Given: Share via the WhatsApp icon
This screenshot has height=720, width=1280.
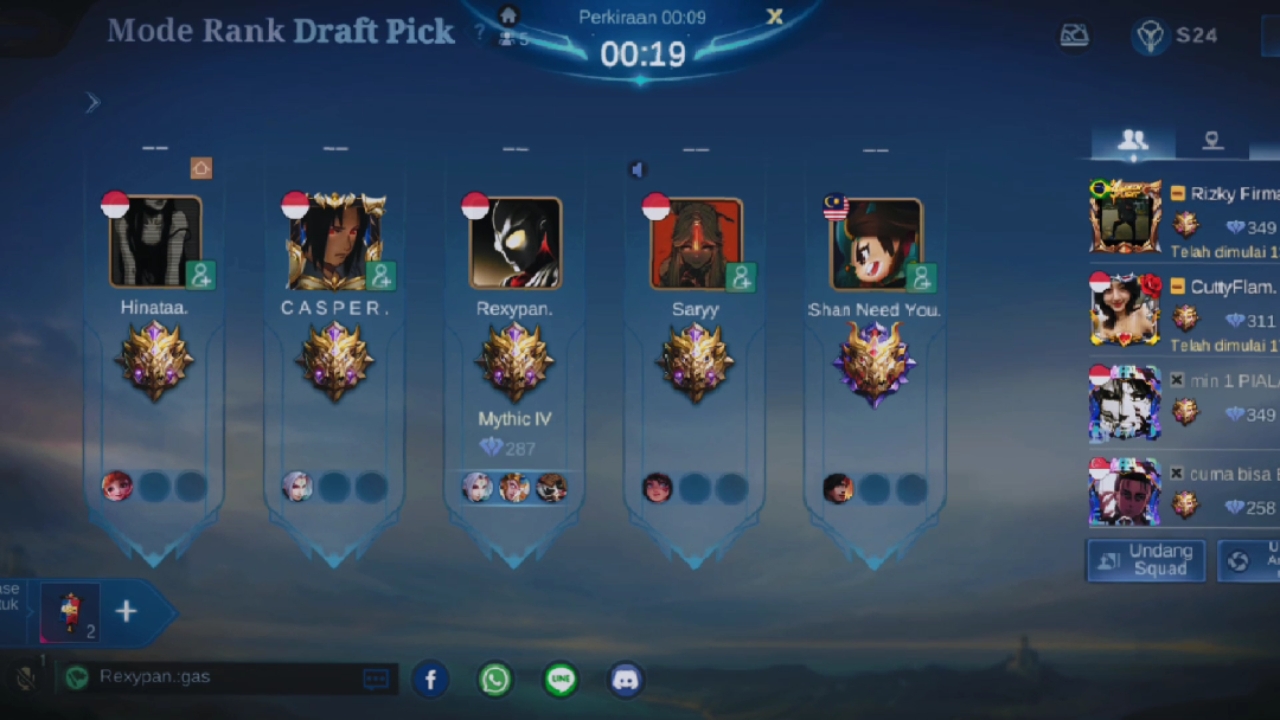Looking at the screenshot, I should [x=495, y=680].
